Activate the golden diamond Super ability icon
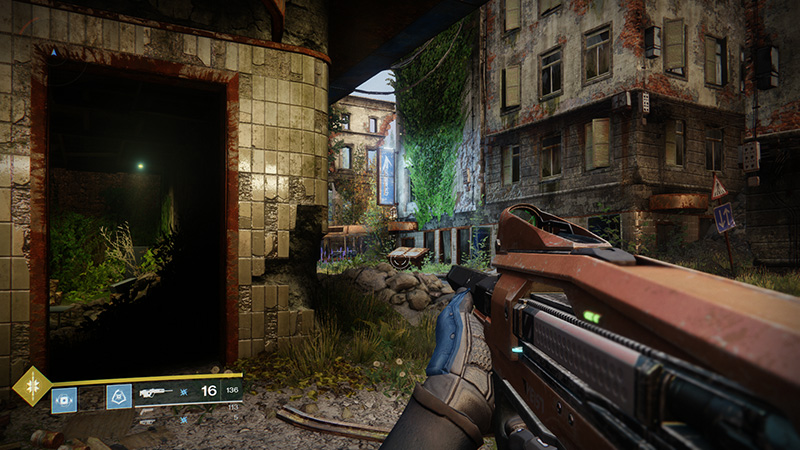800x450 pixels. click(31, 386)
